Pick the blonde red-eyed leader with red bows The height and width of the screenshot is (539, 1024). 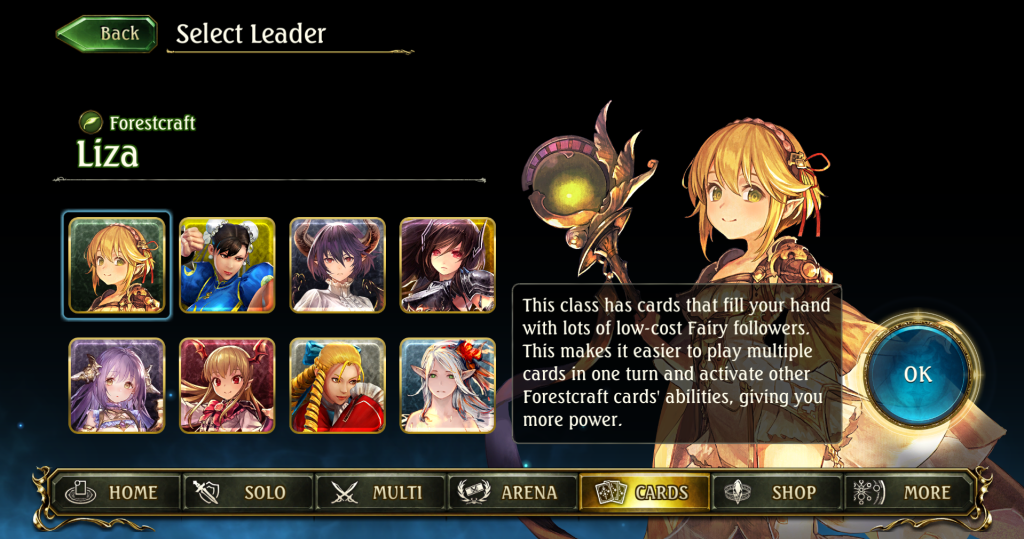(227, 385)
